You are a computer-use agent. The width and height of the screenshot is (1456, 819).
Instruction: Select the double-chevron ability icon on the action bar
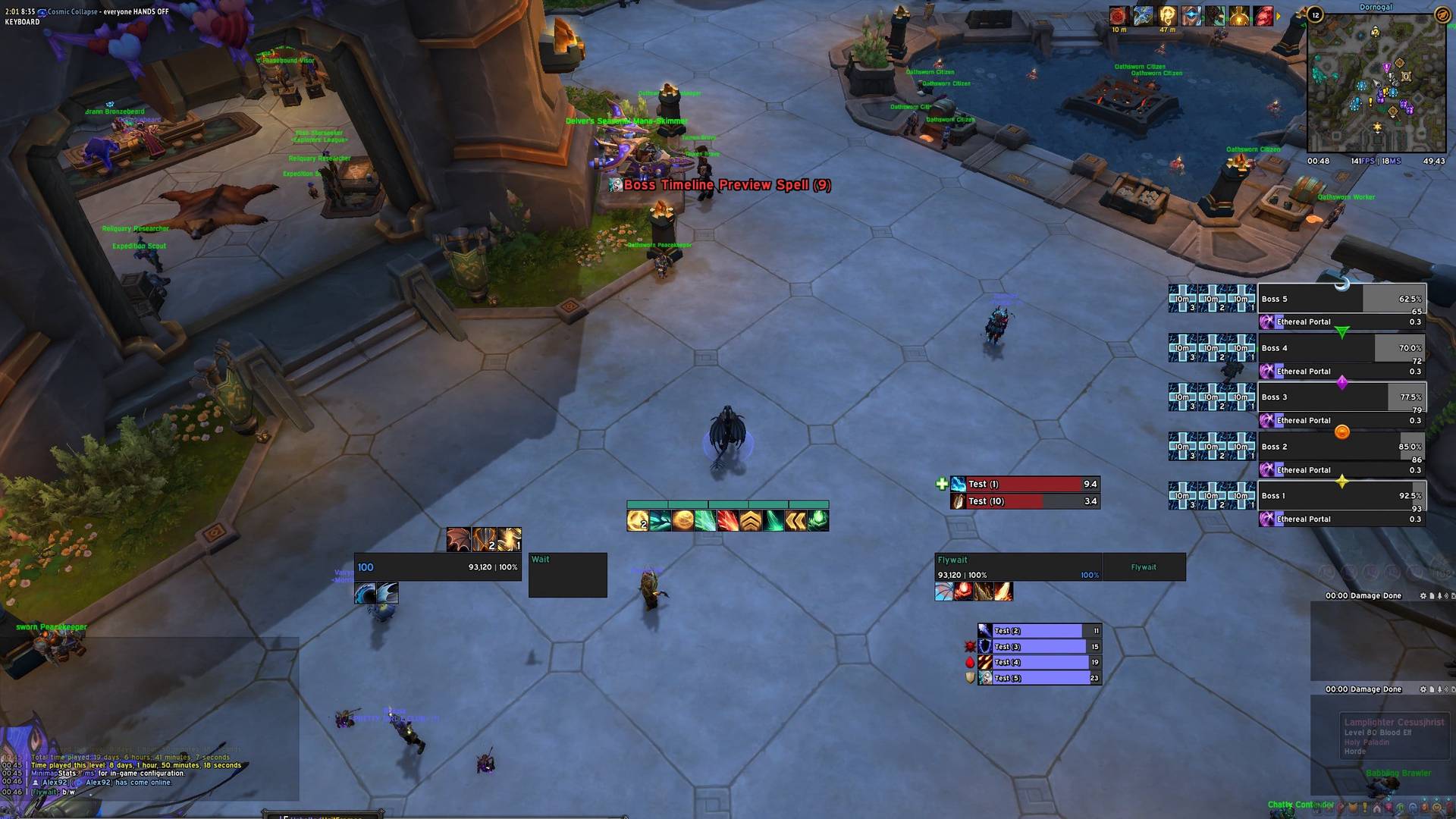click(796, 520)
